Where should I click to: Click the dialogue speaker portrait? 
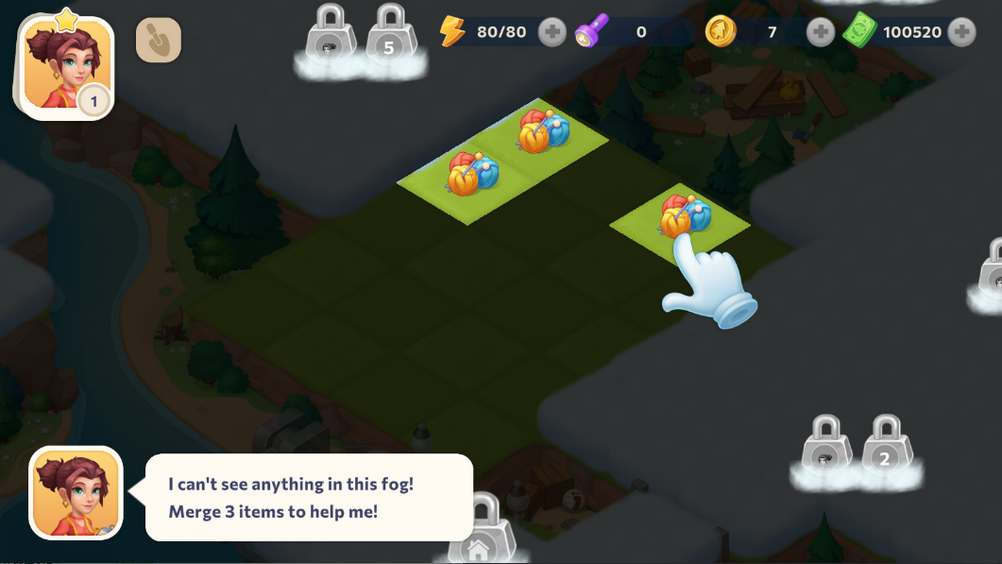click(x=76, y=493)
